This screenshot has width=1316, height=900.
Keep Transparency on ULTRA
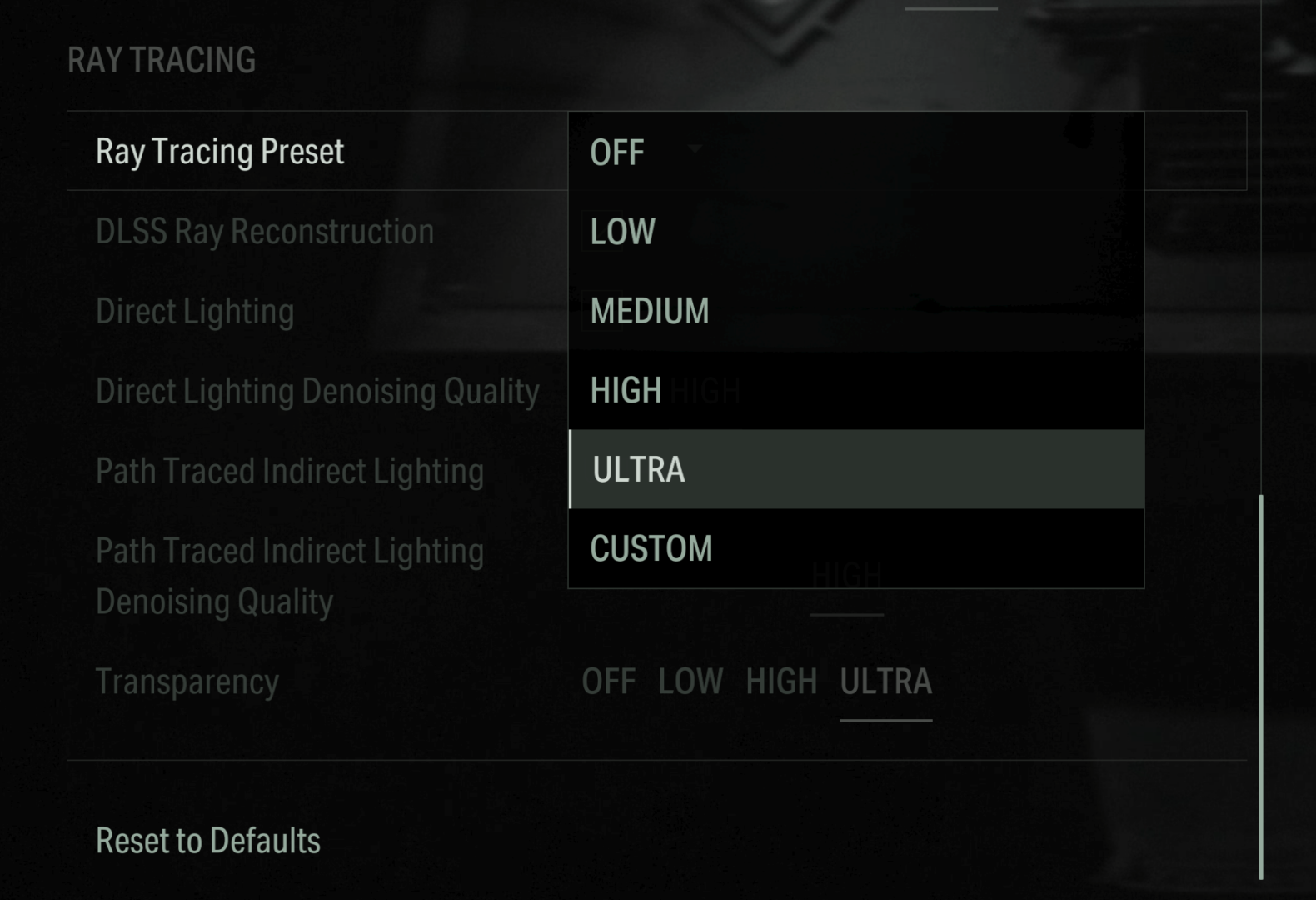[885, 682]
